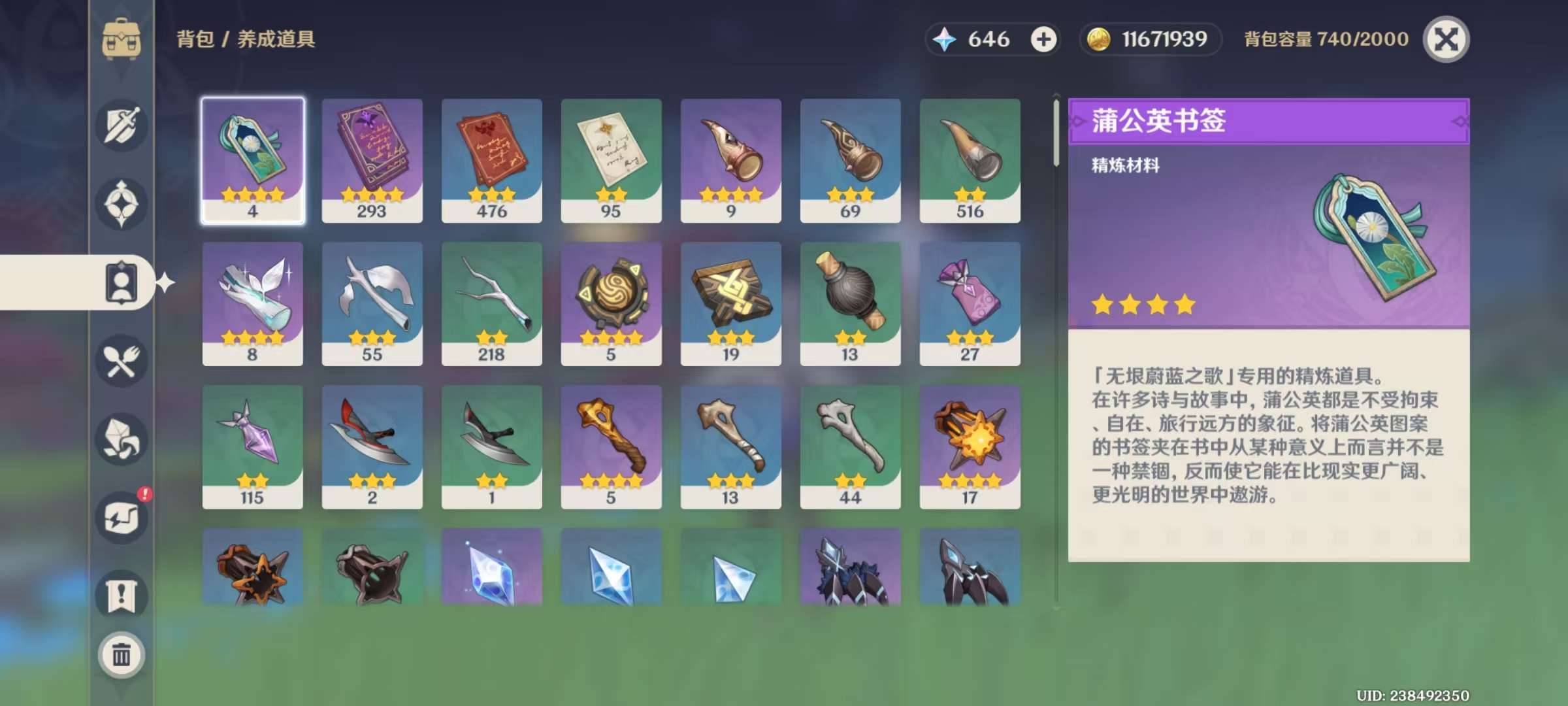
Task: Add more Primogems with the plus button
Action: 1043,39
